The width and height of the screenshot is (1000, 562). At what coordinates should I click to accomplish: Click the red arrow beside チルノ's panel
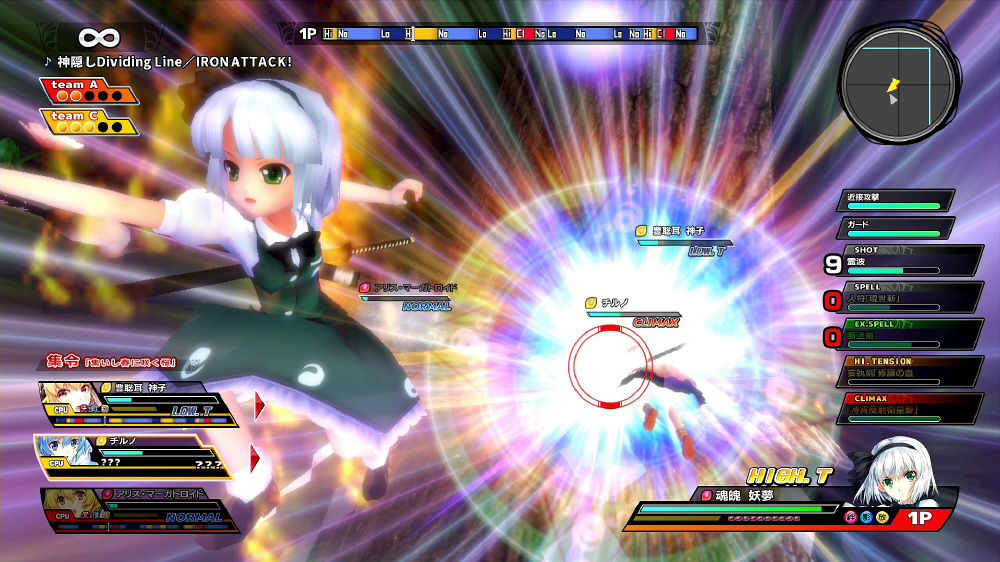pos(256,458)
